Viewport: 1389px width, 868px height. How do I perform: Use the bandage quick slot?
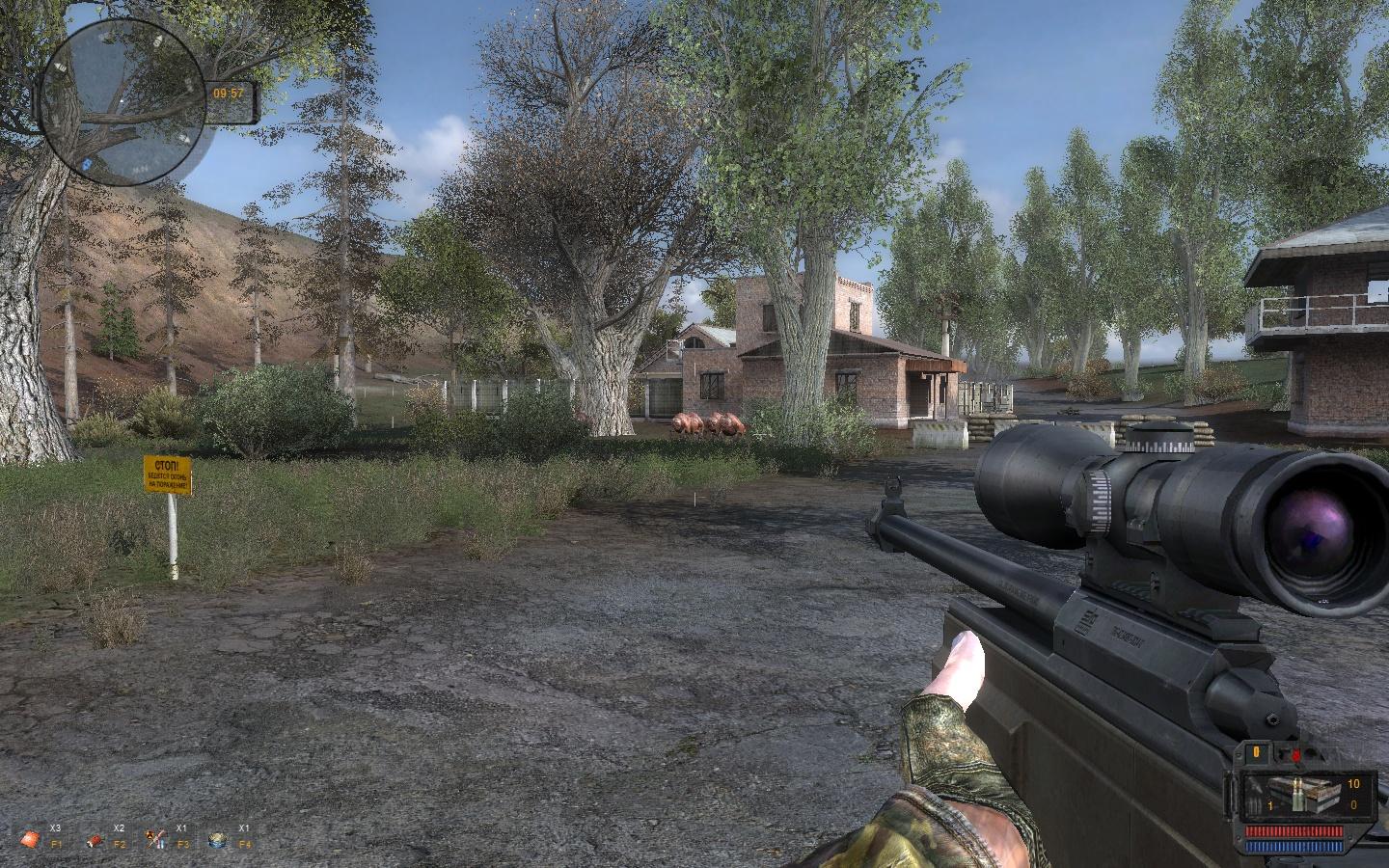click(x=95, y=839)
